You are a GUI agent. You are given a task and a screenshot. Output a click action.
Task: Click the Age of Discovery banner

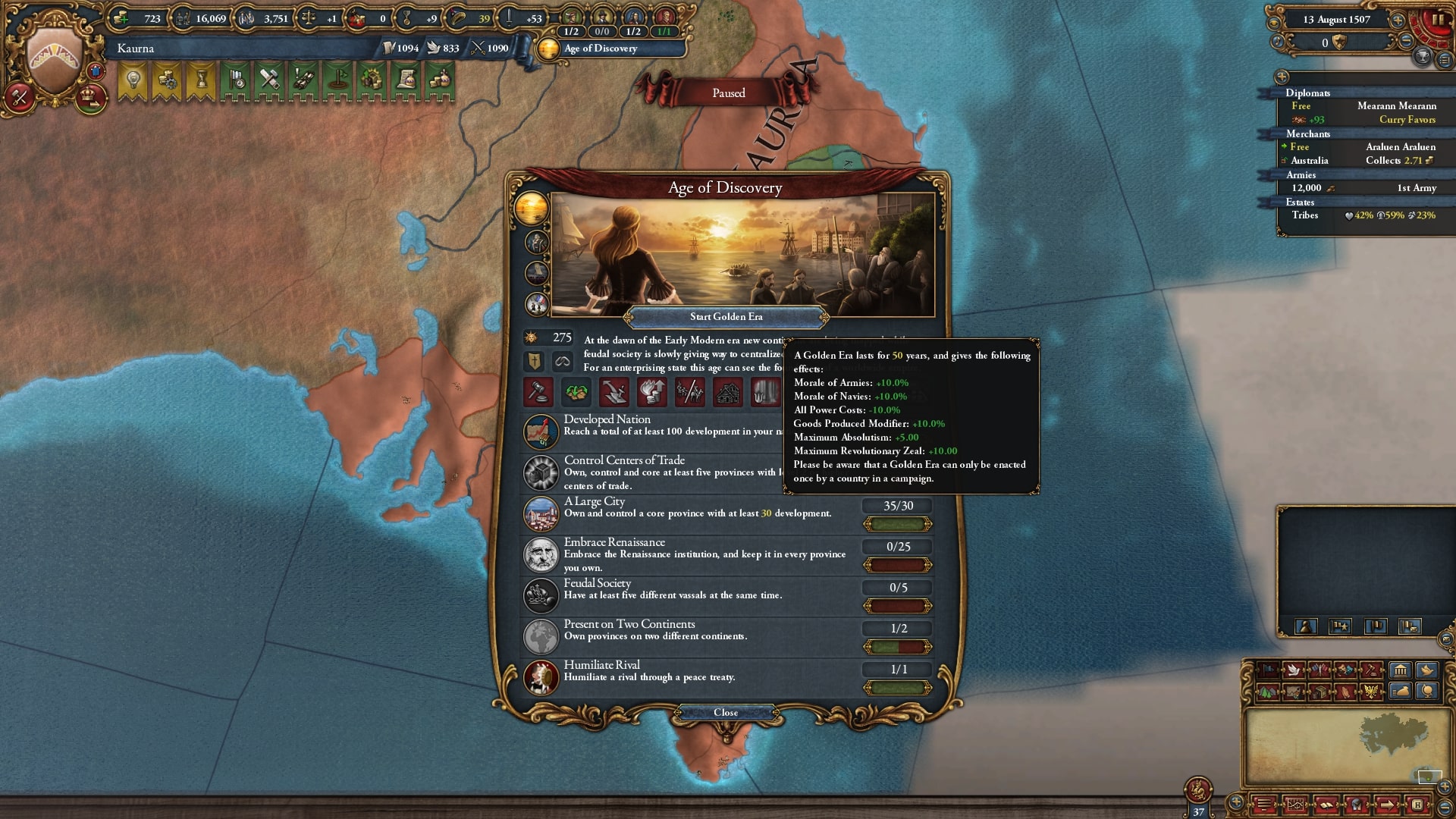click(610, 49)
